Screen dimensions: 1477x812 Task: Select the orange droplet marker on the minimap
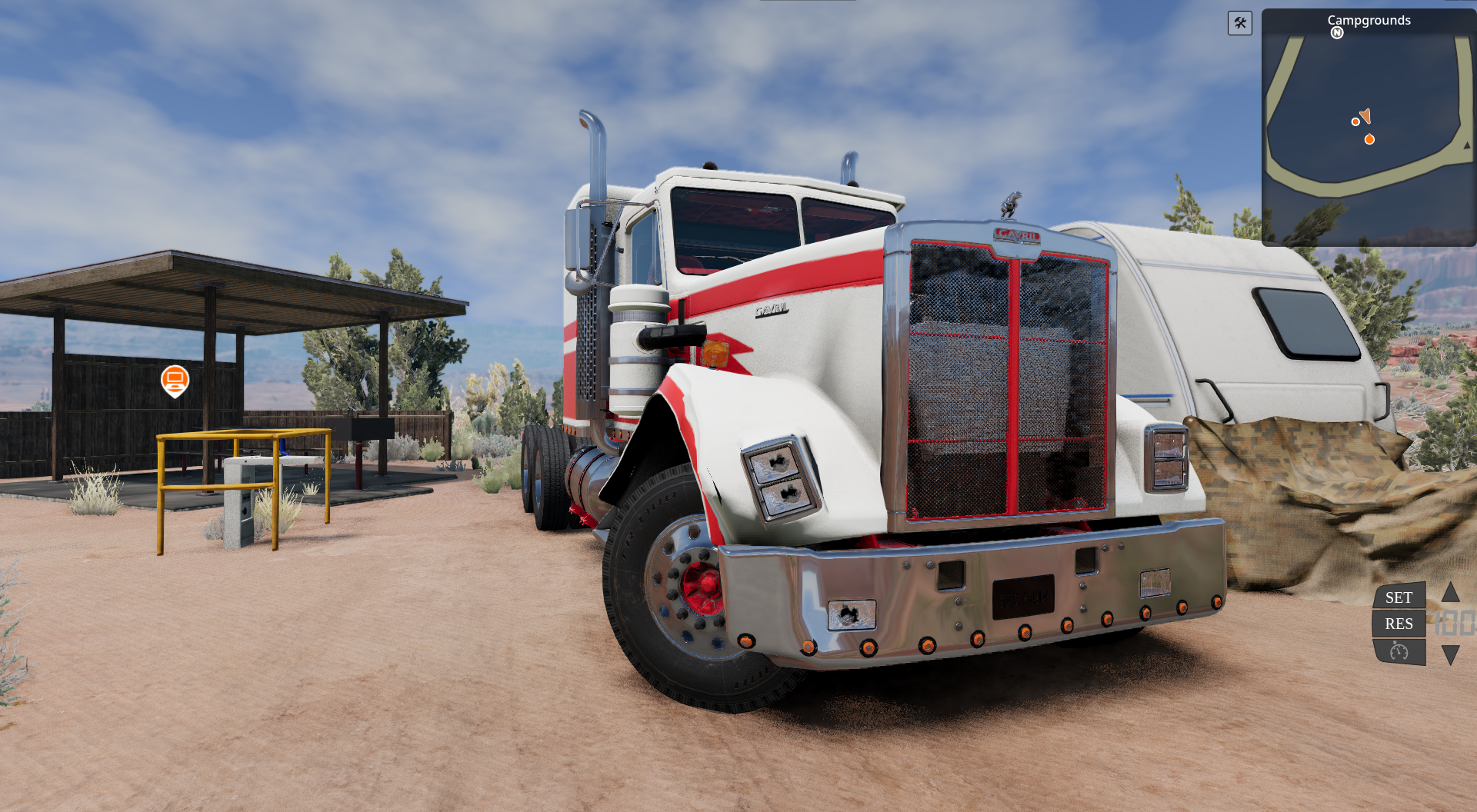coord(1369,139)
